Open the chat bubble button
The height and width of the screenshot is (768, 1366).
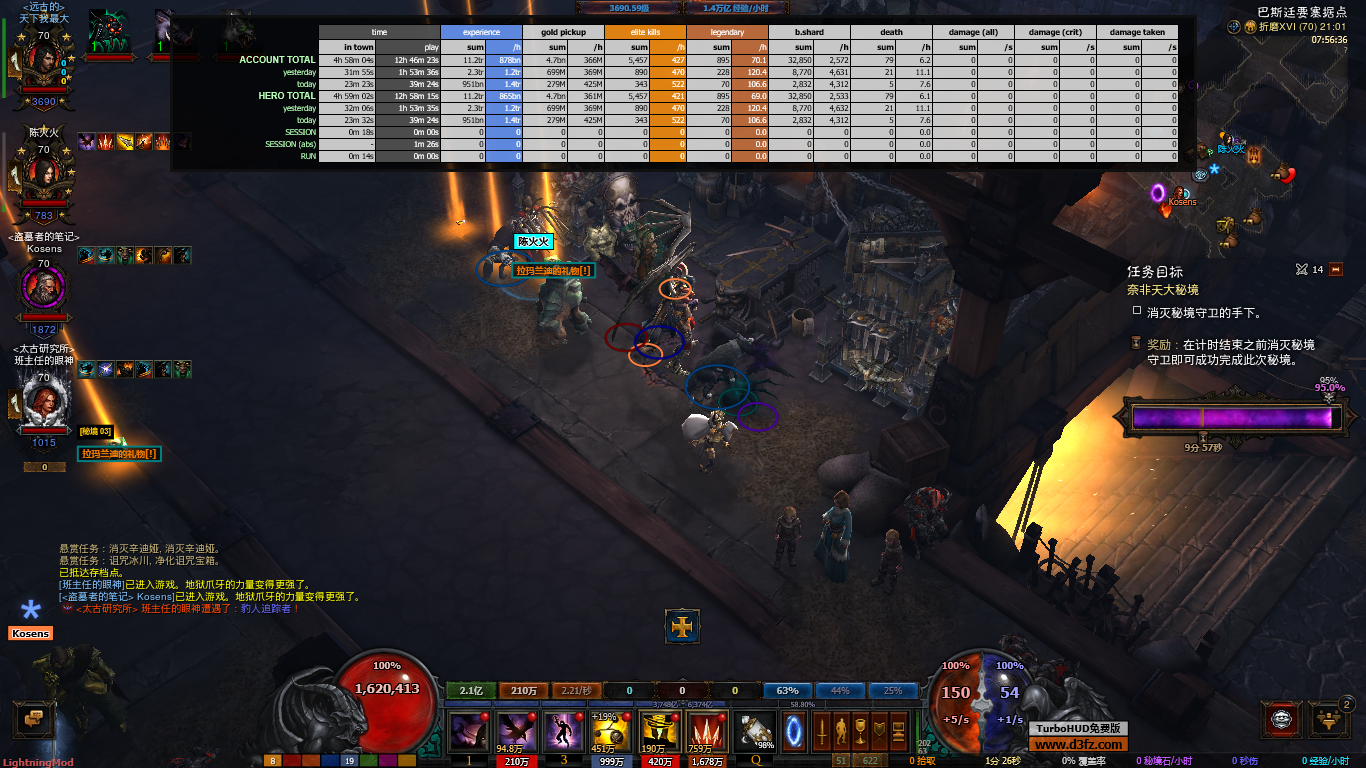pos(33,718)
